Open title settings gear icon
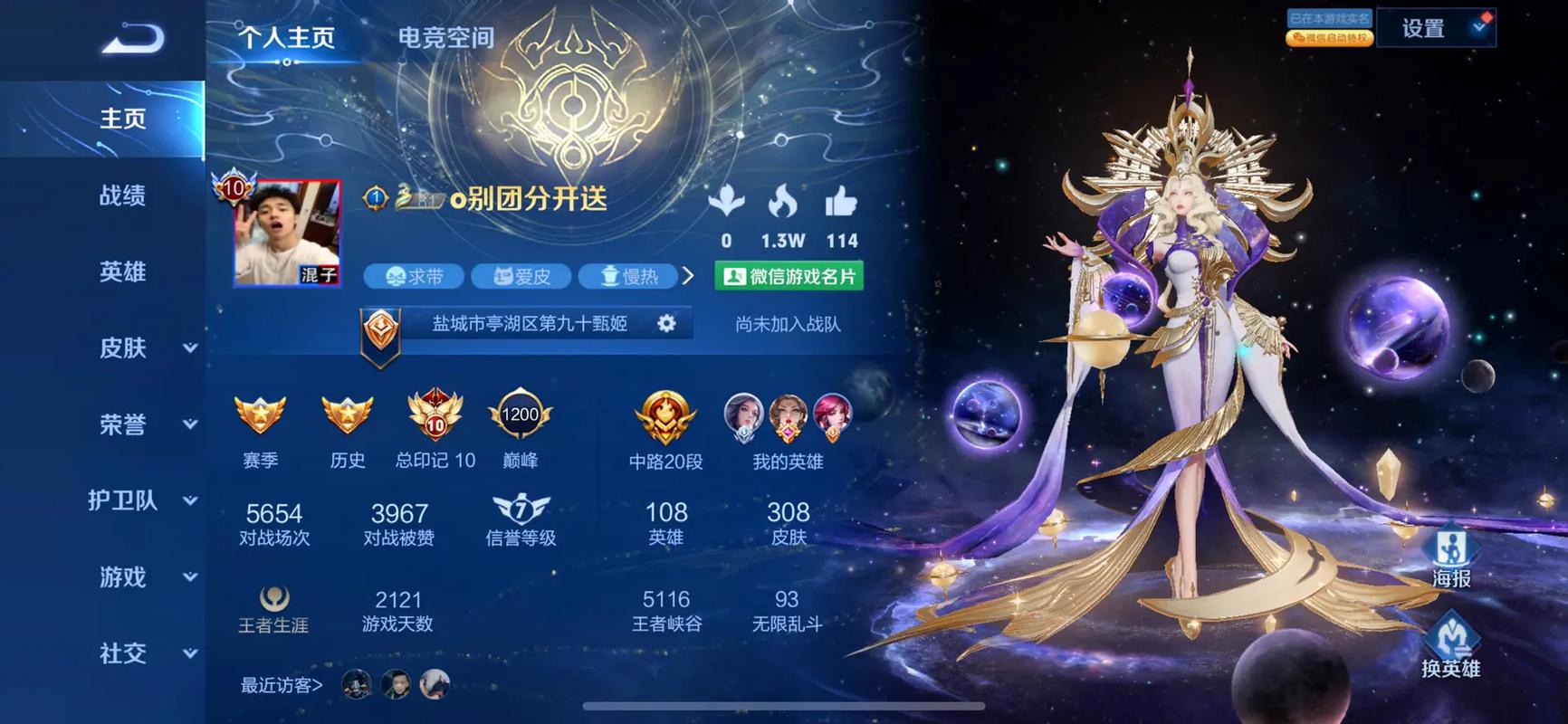This screenshot has height=724, width=1568. [x=666, y=323]
